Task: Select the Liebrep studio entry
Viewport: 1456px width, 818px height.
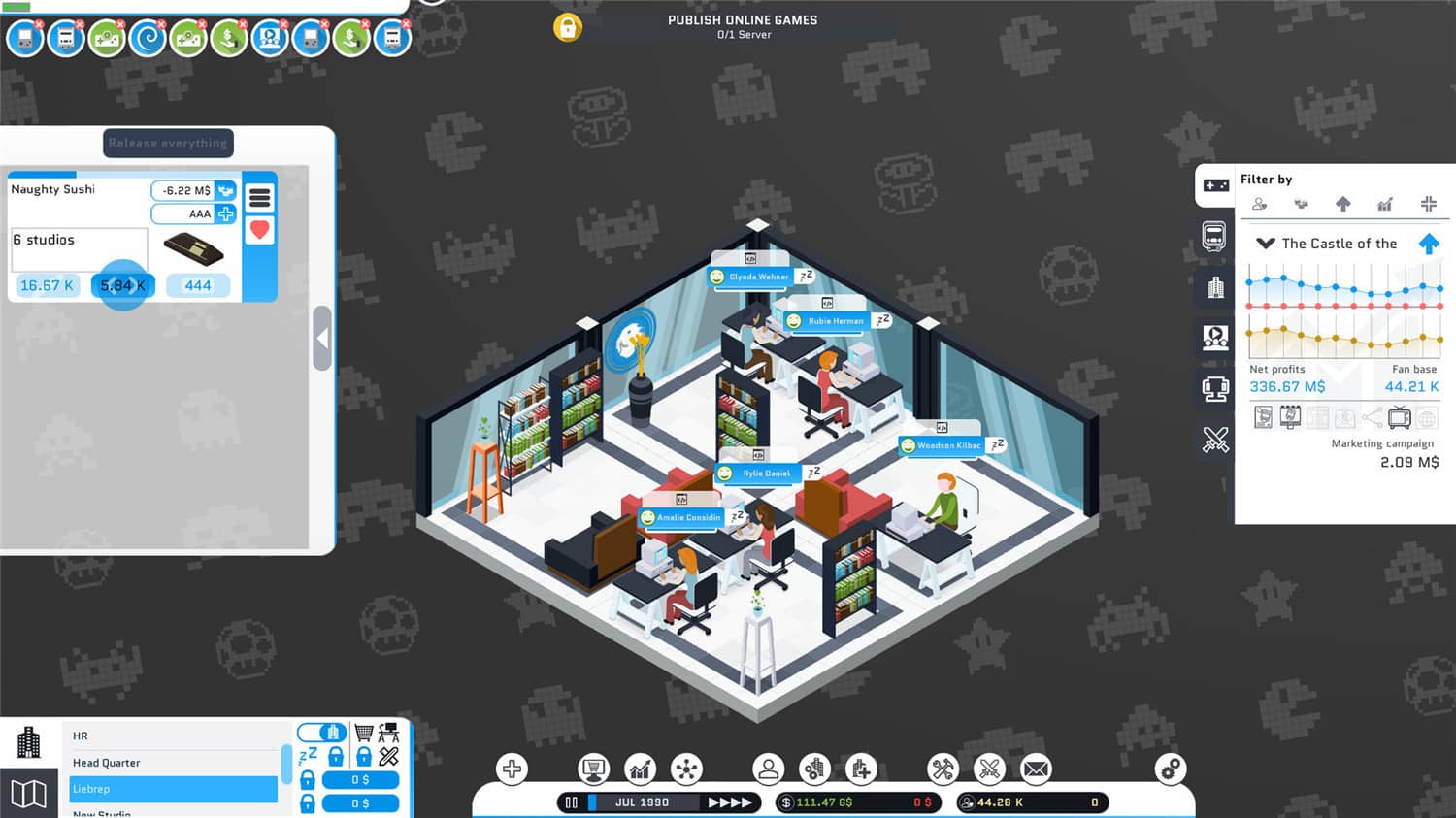Action: [173, 789]
